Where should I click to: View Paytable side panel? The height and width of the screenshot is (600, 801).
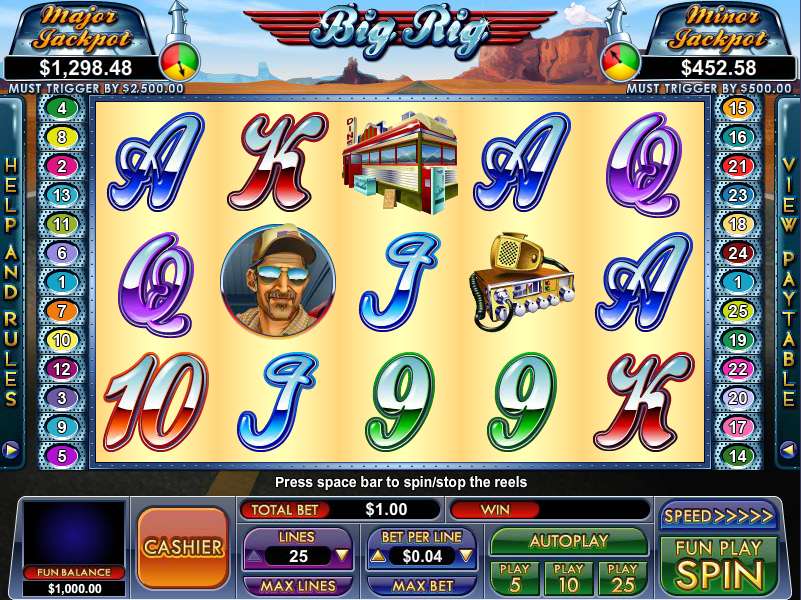click(x=789, y=280)
